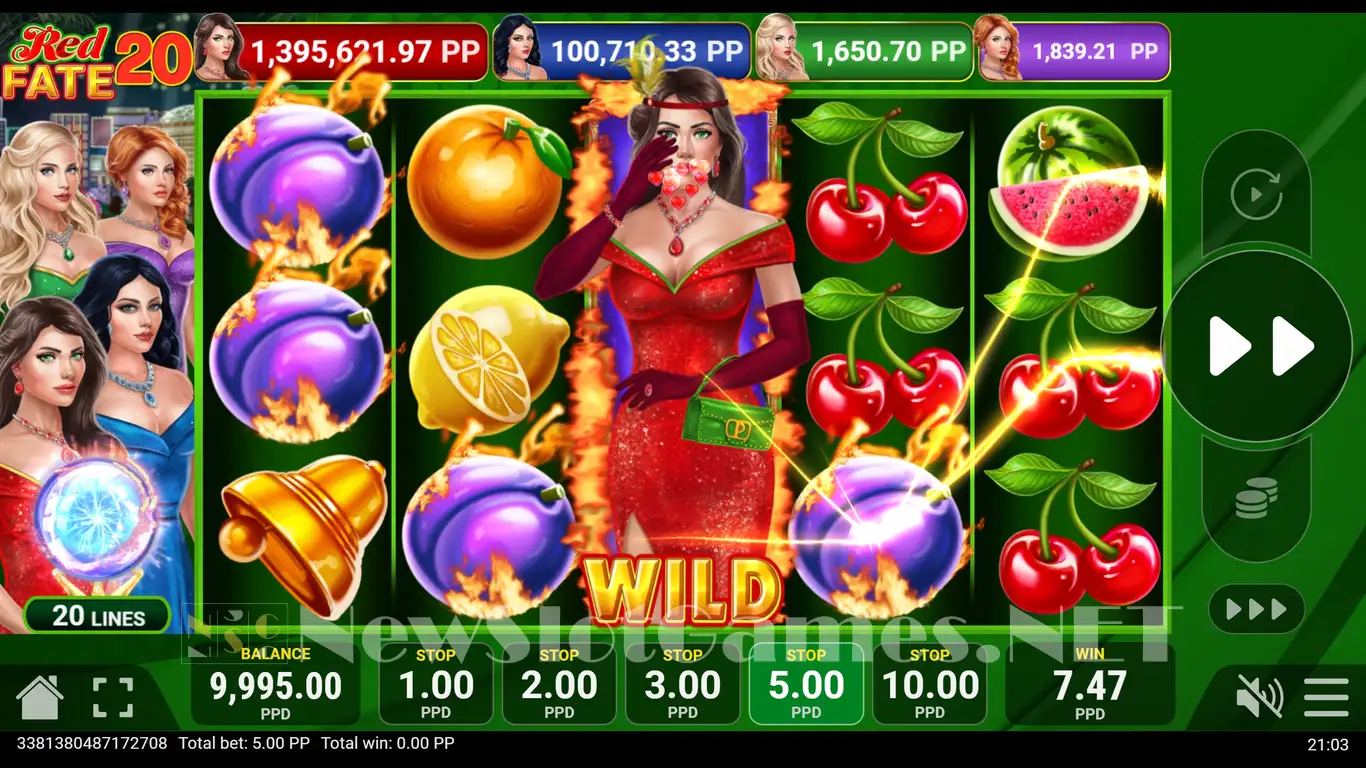Choose the 2.00 bet stop button
The height and width of the screenshot is (768, 1366).
click(x=559, y=684)
